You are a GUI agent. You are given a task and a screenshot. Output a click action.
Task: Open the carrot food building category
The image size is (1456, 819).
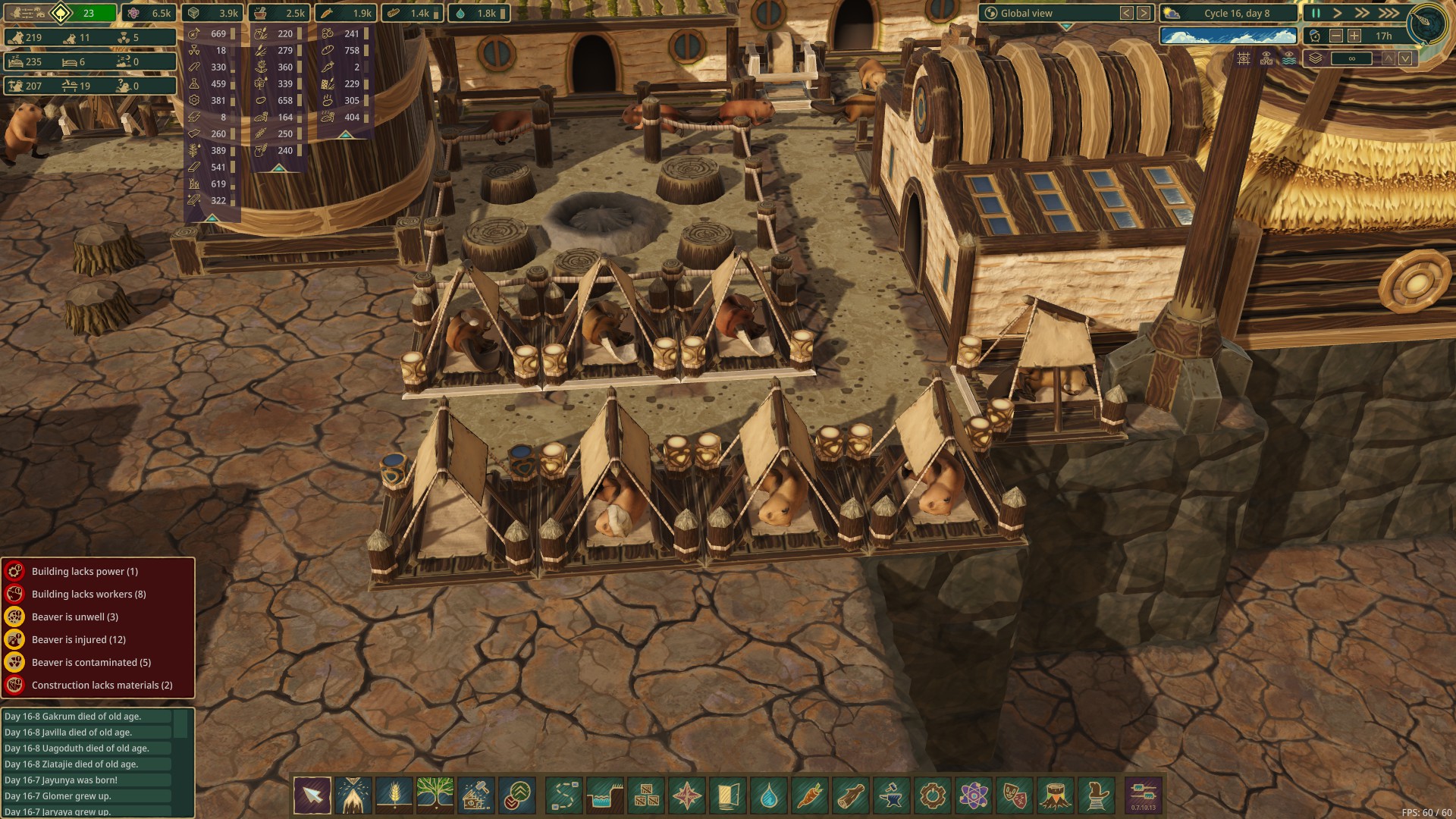810,795
